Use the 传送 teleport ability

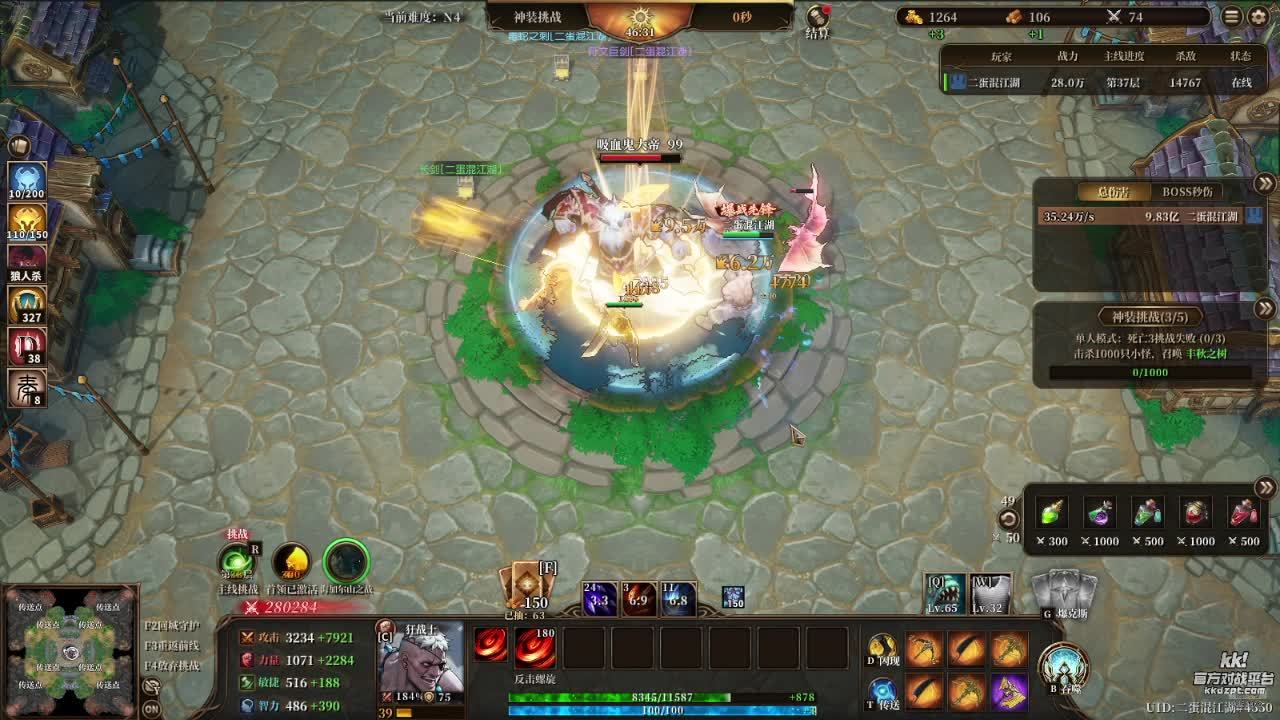882,691
